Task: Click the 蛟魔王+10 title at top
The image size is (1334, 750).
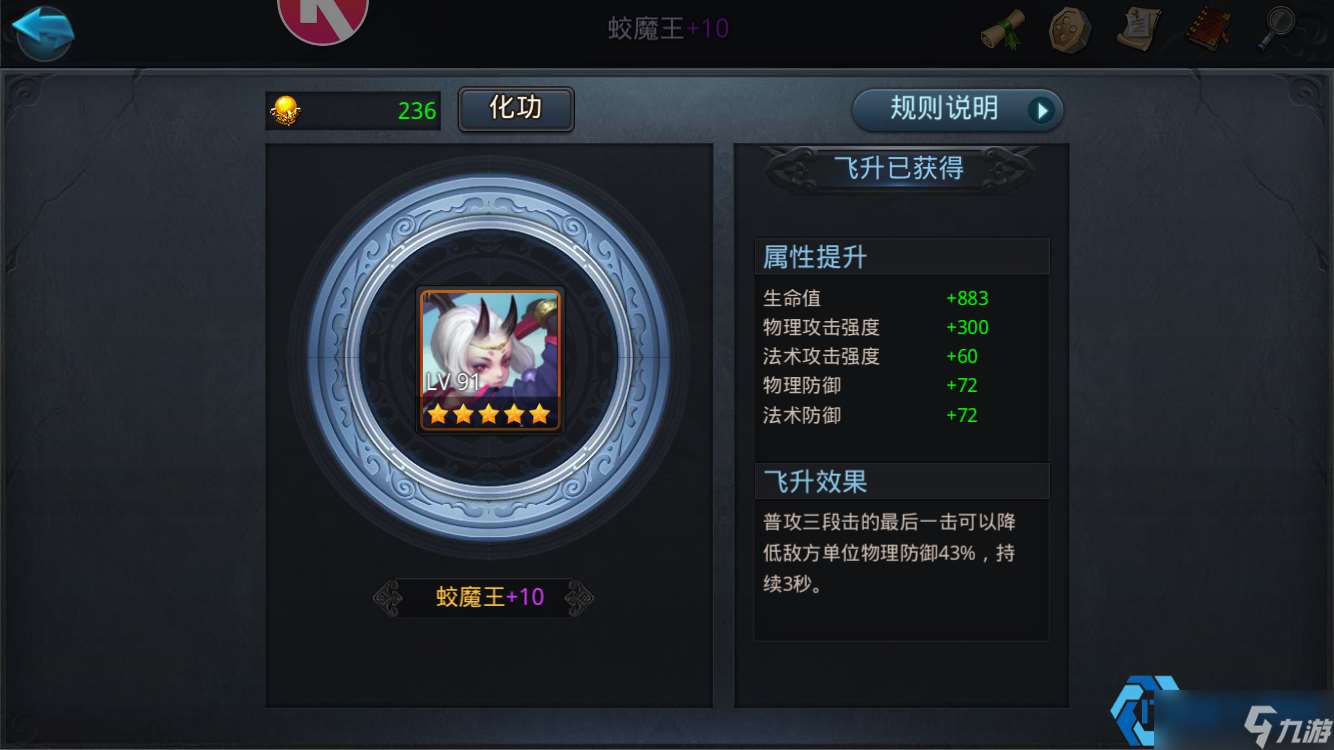Action: [x=667, y=27]
